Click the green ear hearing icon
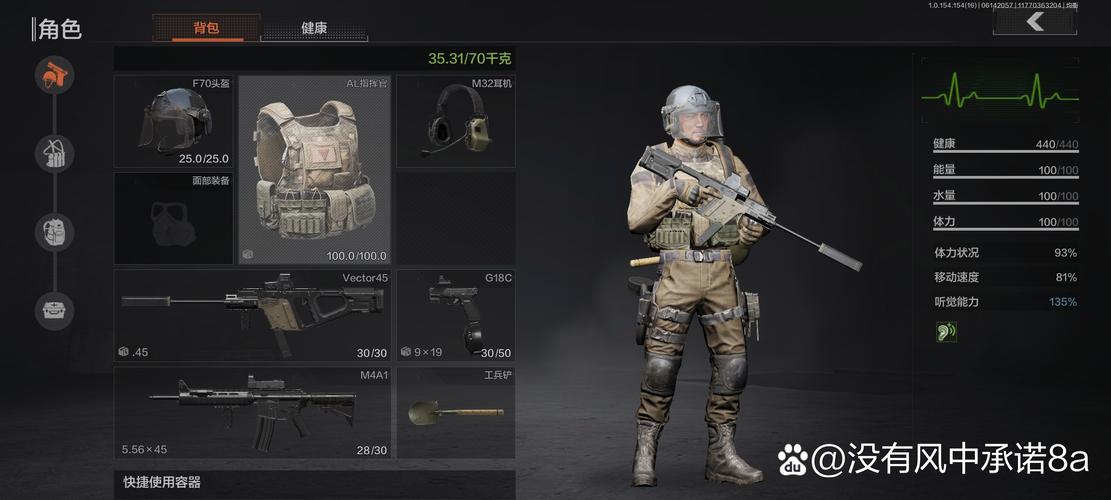The height and width of the screenshot is (500, 1111). tap(946, 332)
